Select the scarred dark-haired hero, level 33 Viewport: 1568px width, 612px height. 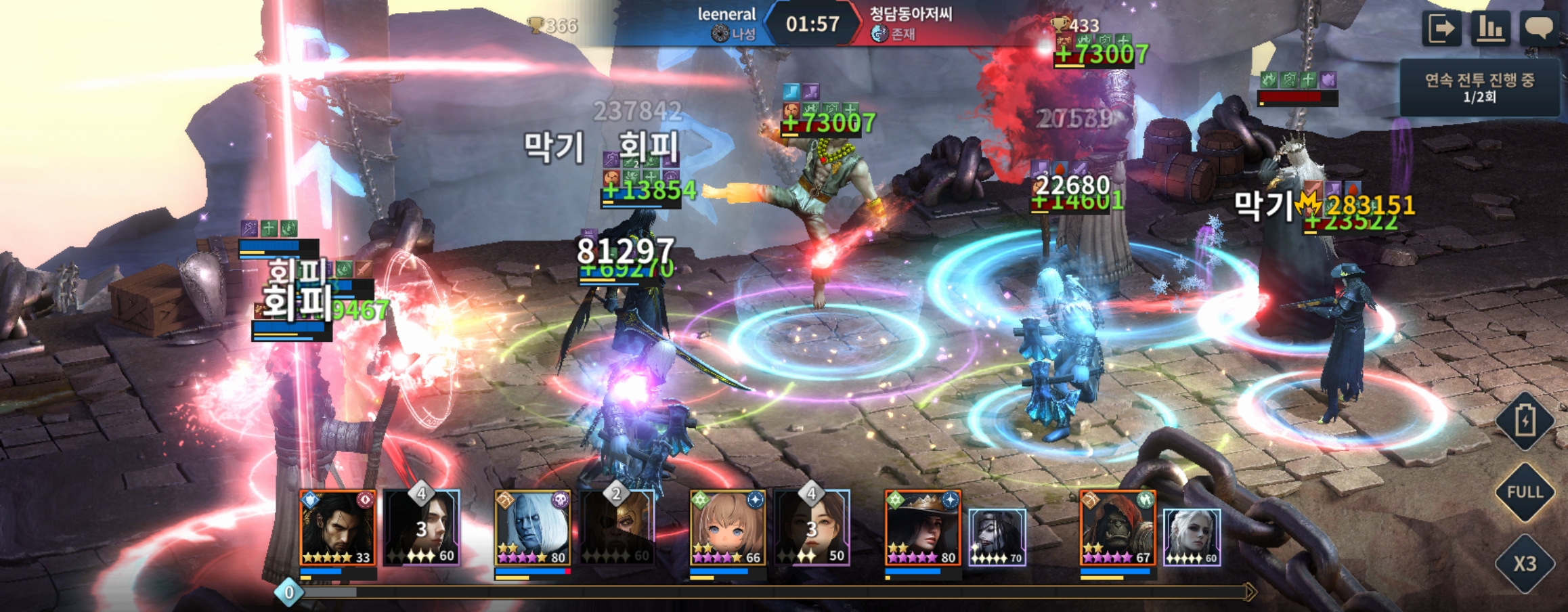click(337, 528)
